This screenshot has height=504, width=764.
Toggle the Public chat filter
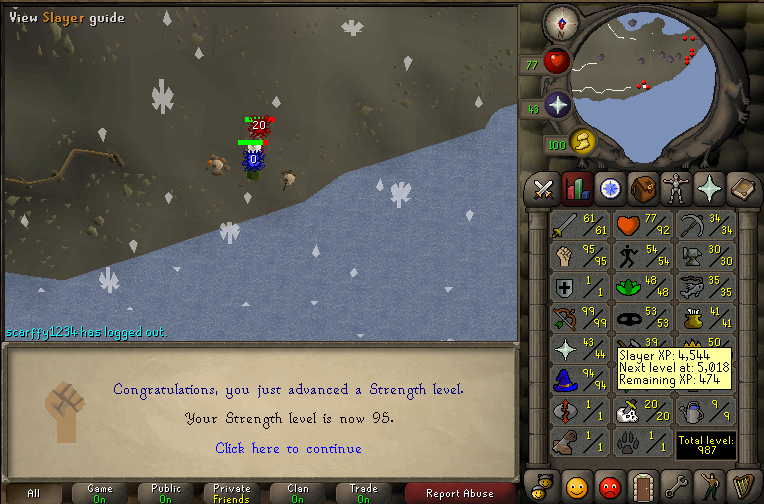166,493
